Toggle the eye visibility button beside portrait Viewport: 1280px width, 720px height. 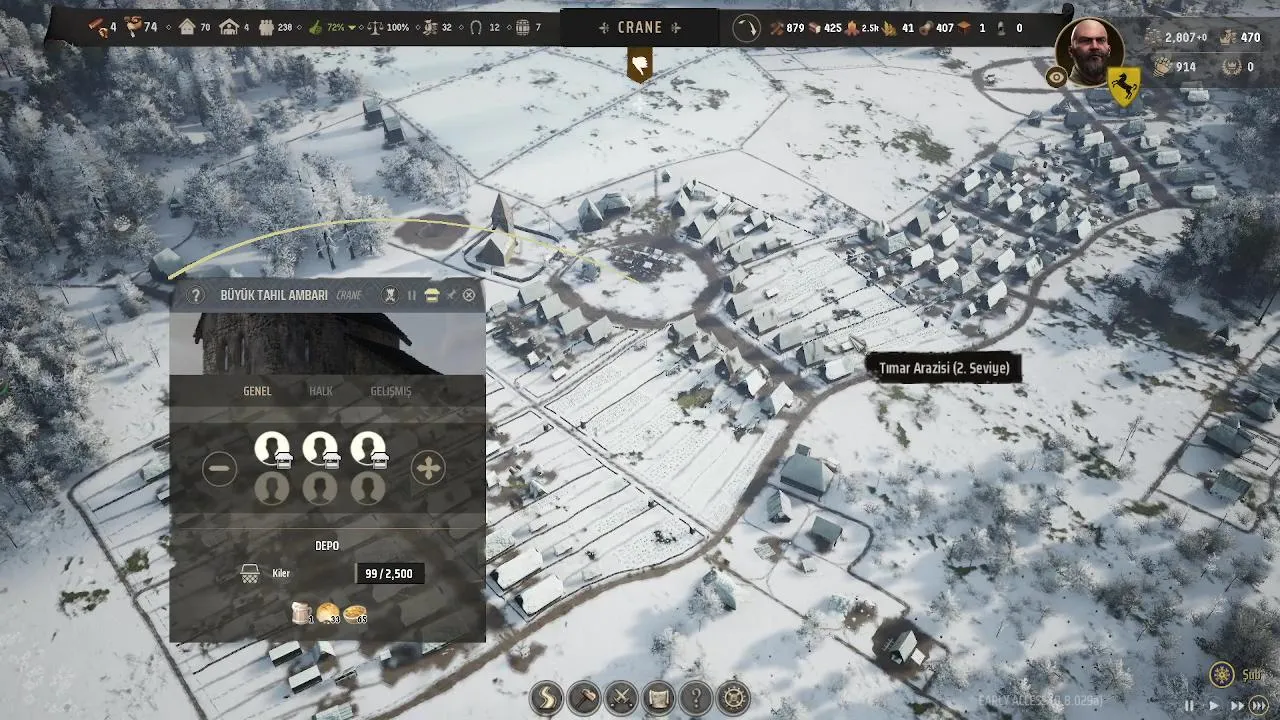click(1056, 77)
